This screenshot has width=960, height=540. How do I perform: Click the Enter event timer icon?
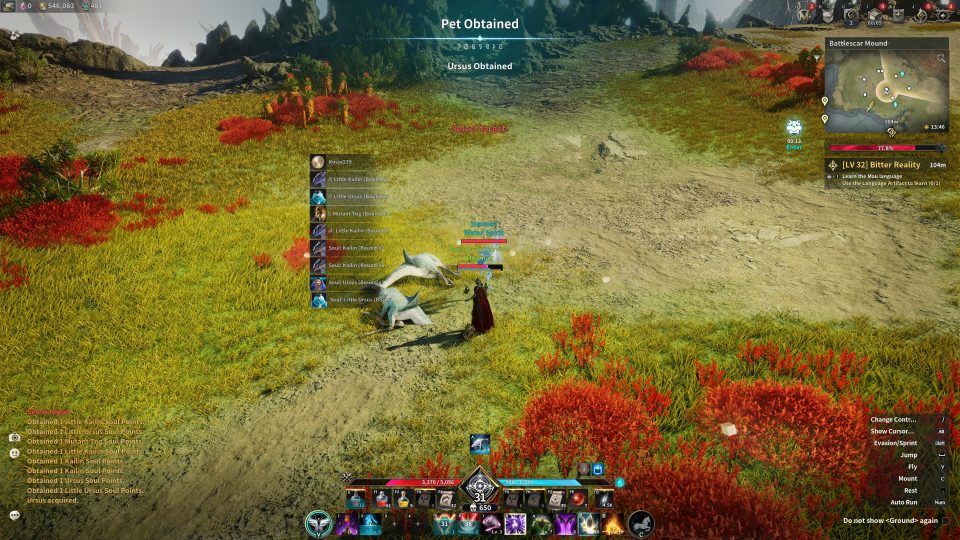point(793,129)
